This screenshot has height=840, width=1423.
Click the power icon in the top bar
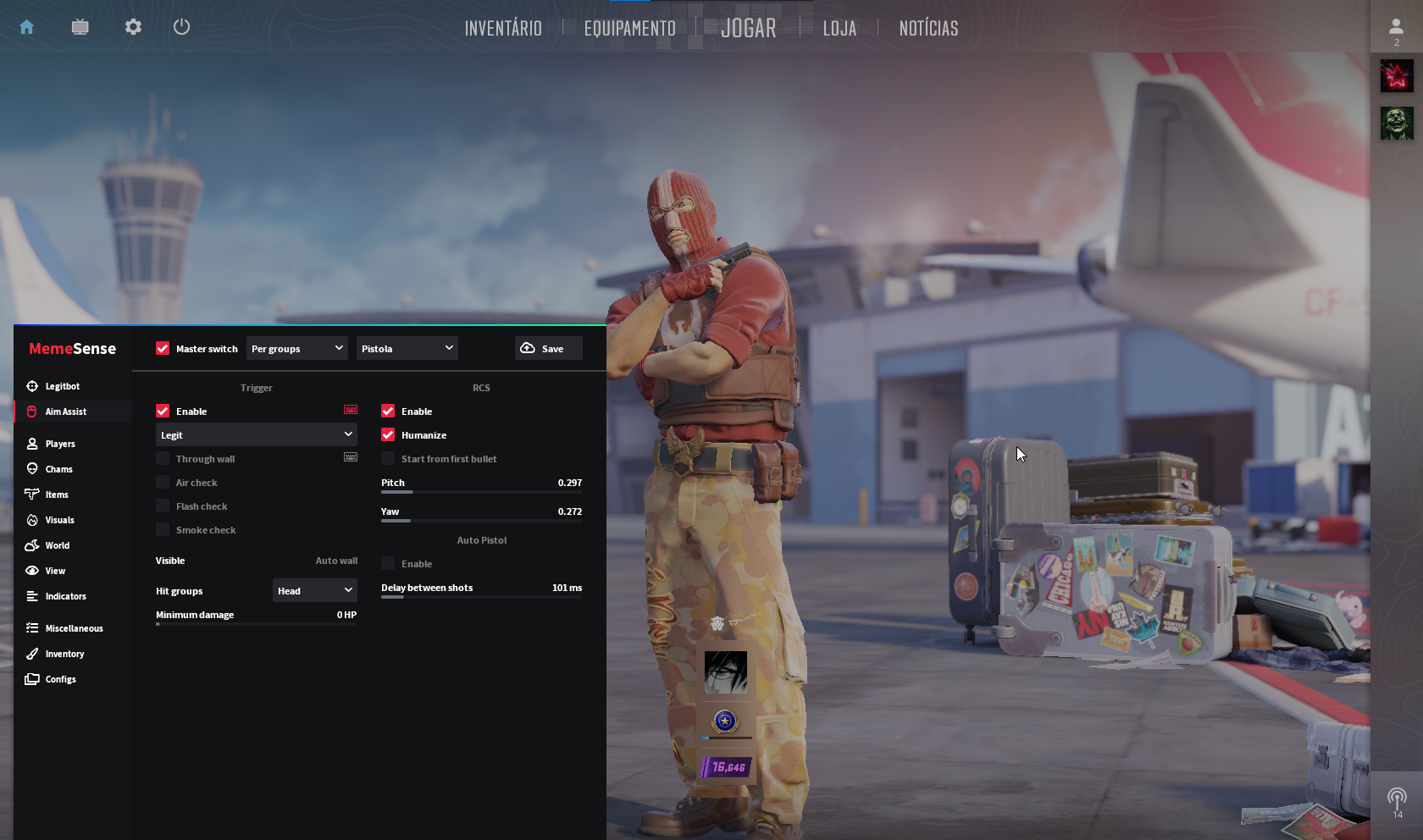click(x=181, y=26)
